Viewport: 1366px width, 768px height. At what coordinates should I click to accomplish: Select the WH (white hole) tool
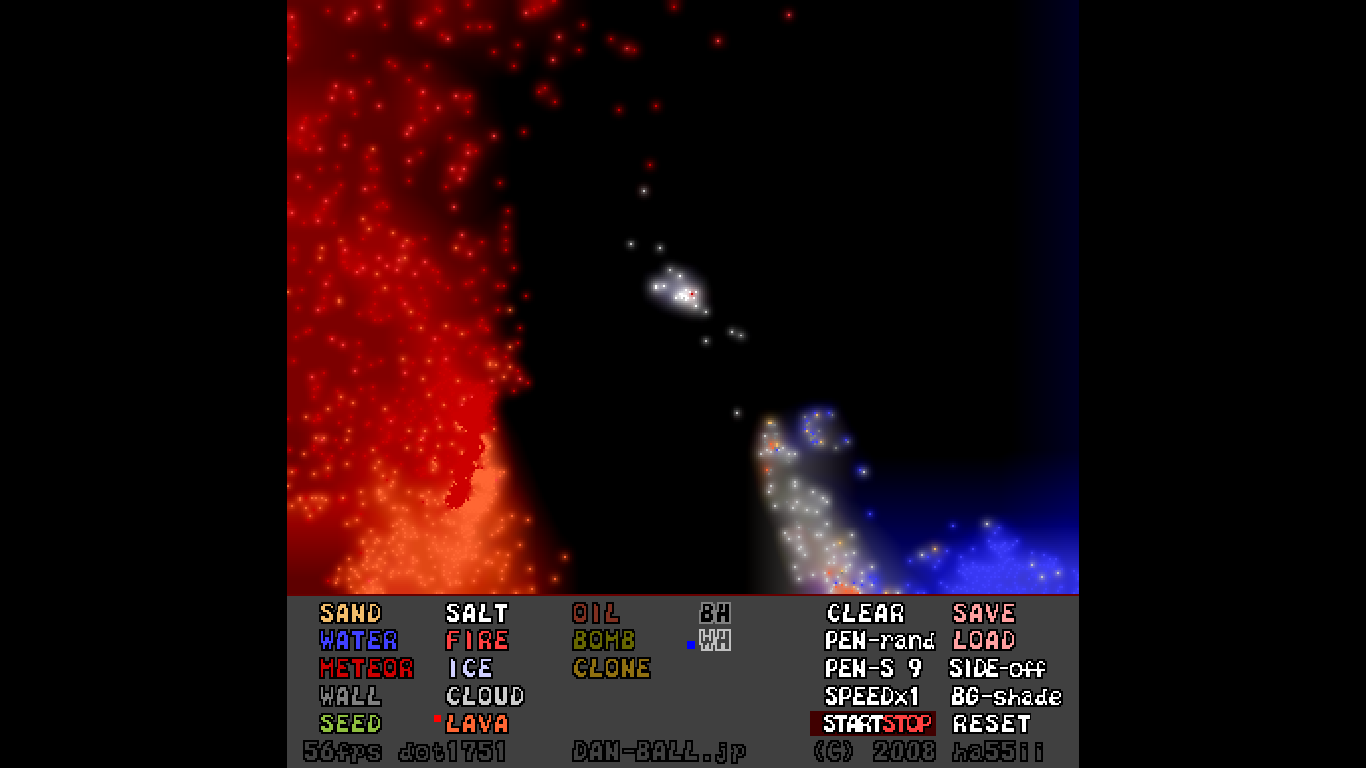[717, 641]
